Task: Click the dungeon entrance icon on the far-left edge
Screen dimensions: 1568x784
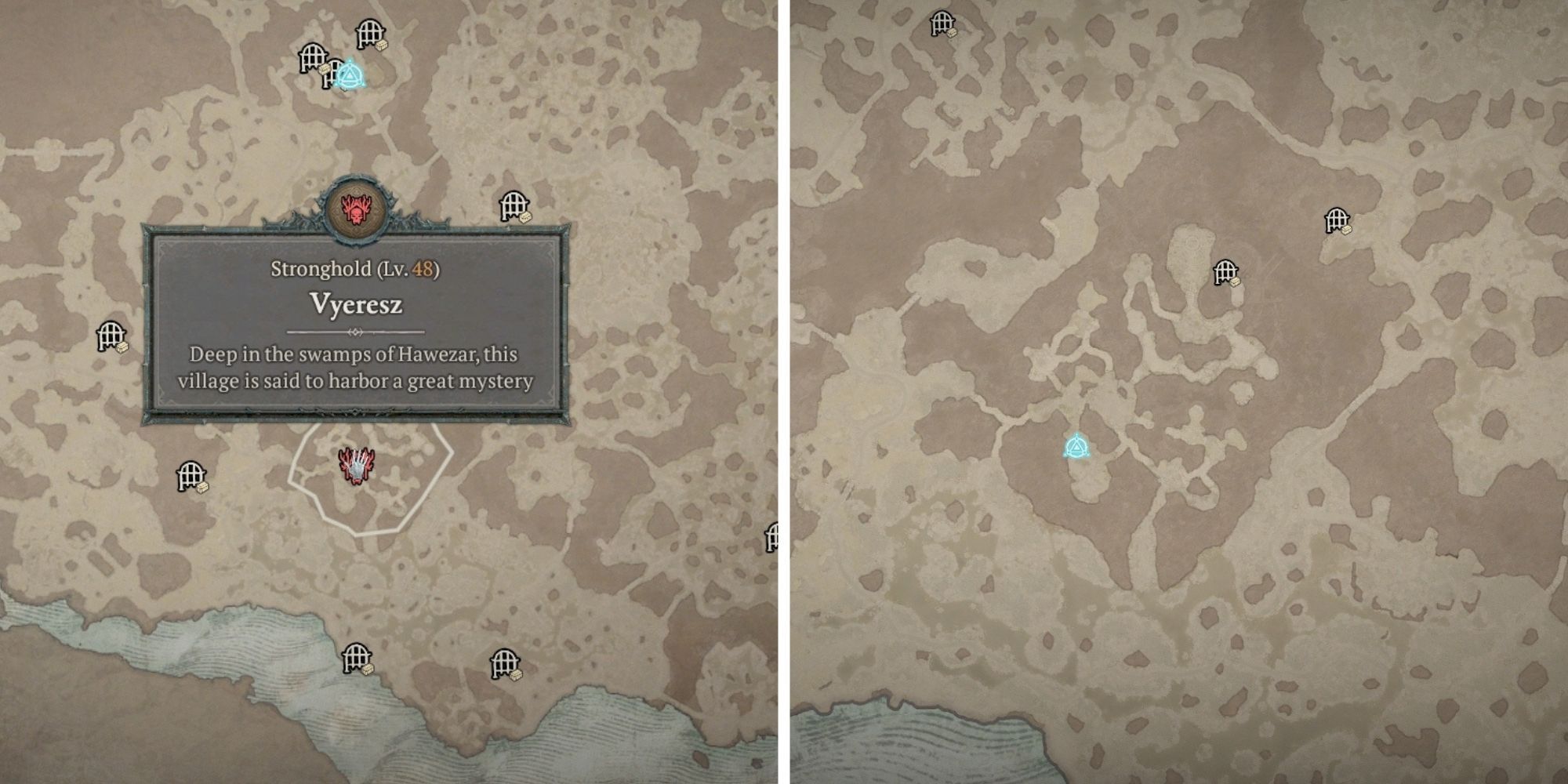Action: [x=110, y=333]
